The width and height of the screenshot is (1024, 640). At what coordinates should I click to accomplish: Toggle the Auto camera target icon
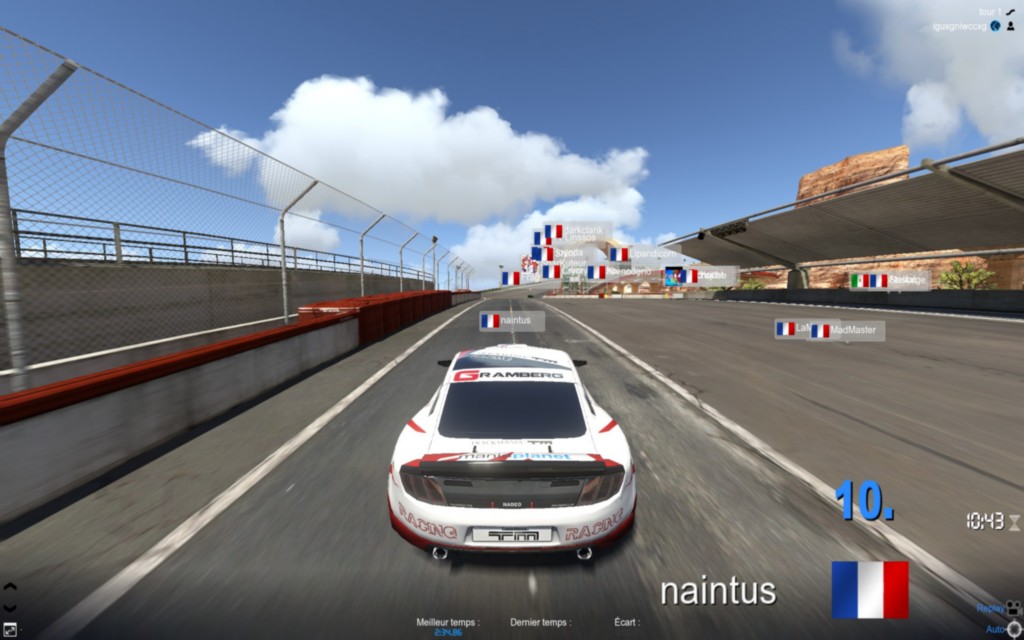coord(1014,628)
